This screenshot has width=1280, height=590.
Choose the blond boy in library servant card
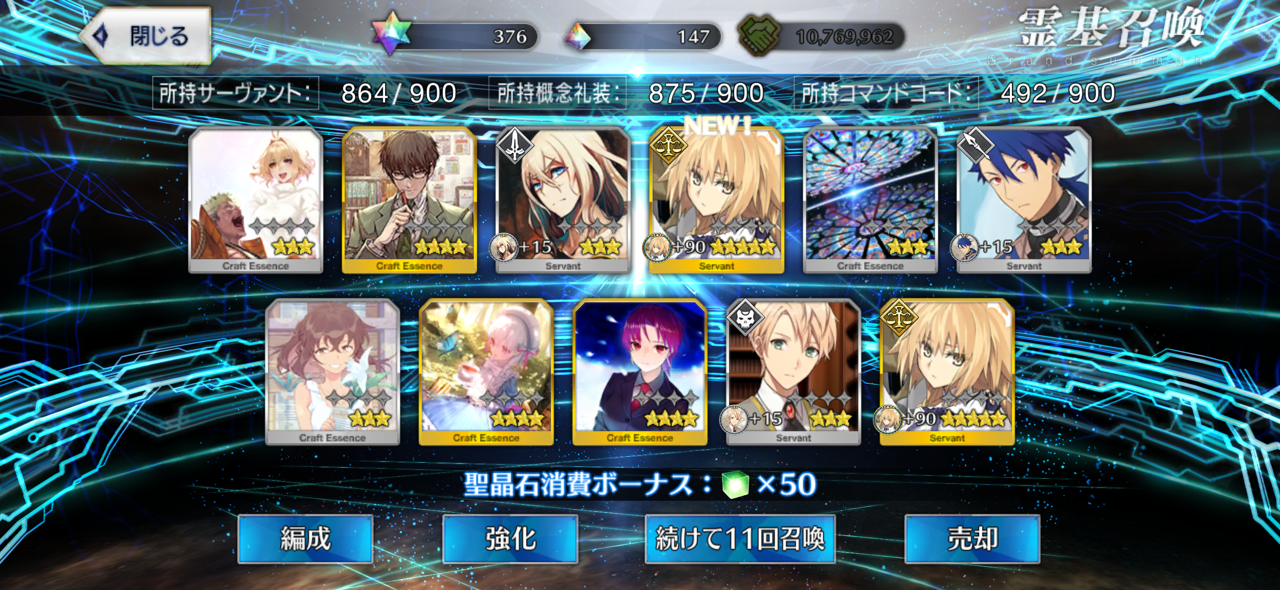click(x=793, y=372)
